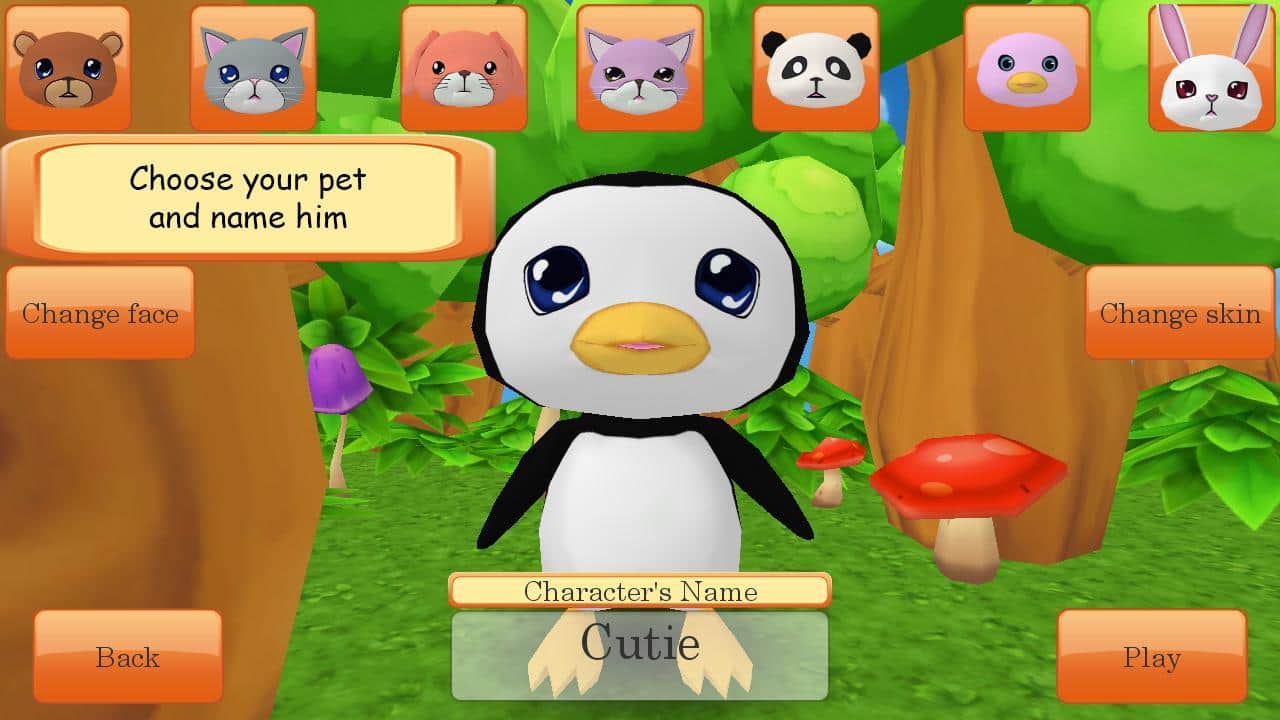Click the Character's Name label bar

[640, 591]
